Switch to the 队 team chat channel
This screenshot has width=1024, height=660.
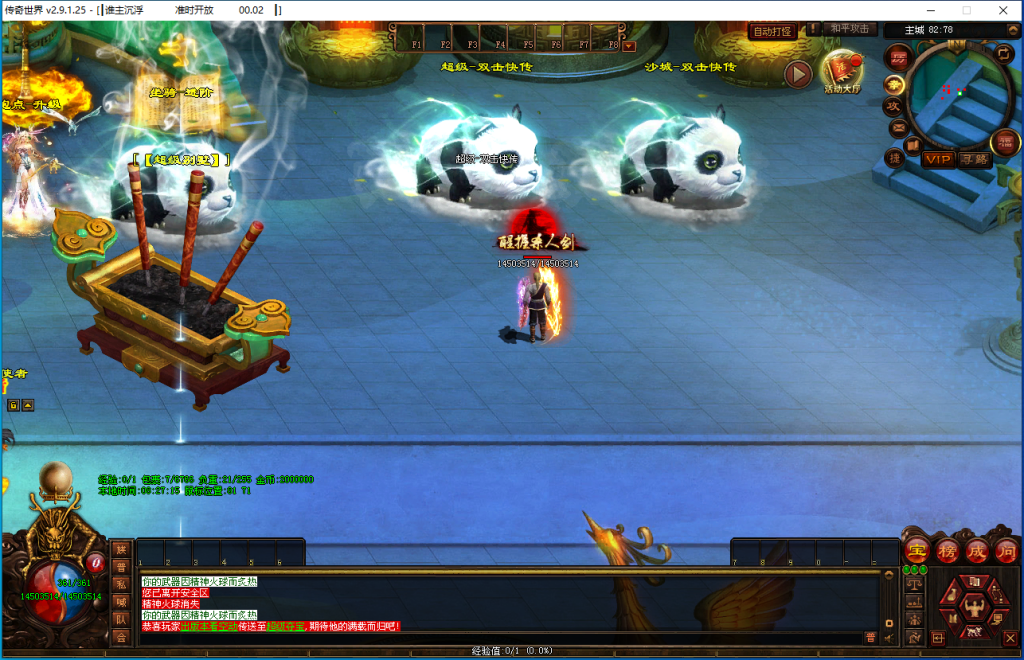pyautogui.click(x=121, y=619)
